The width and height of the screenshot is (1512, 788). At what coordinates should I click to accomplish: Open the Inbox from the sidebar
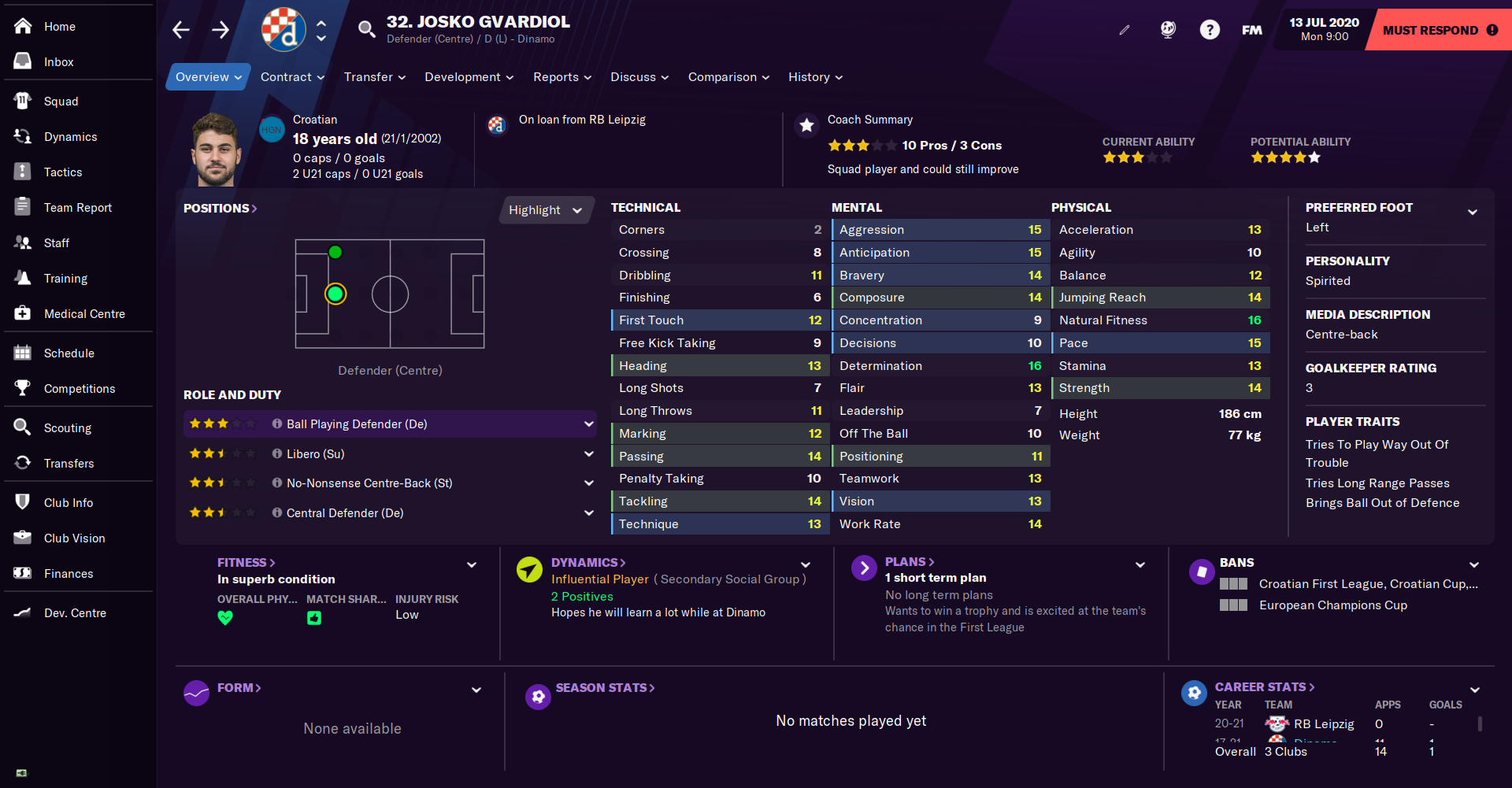click(58, 62)
